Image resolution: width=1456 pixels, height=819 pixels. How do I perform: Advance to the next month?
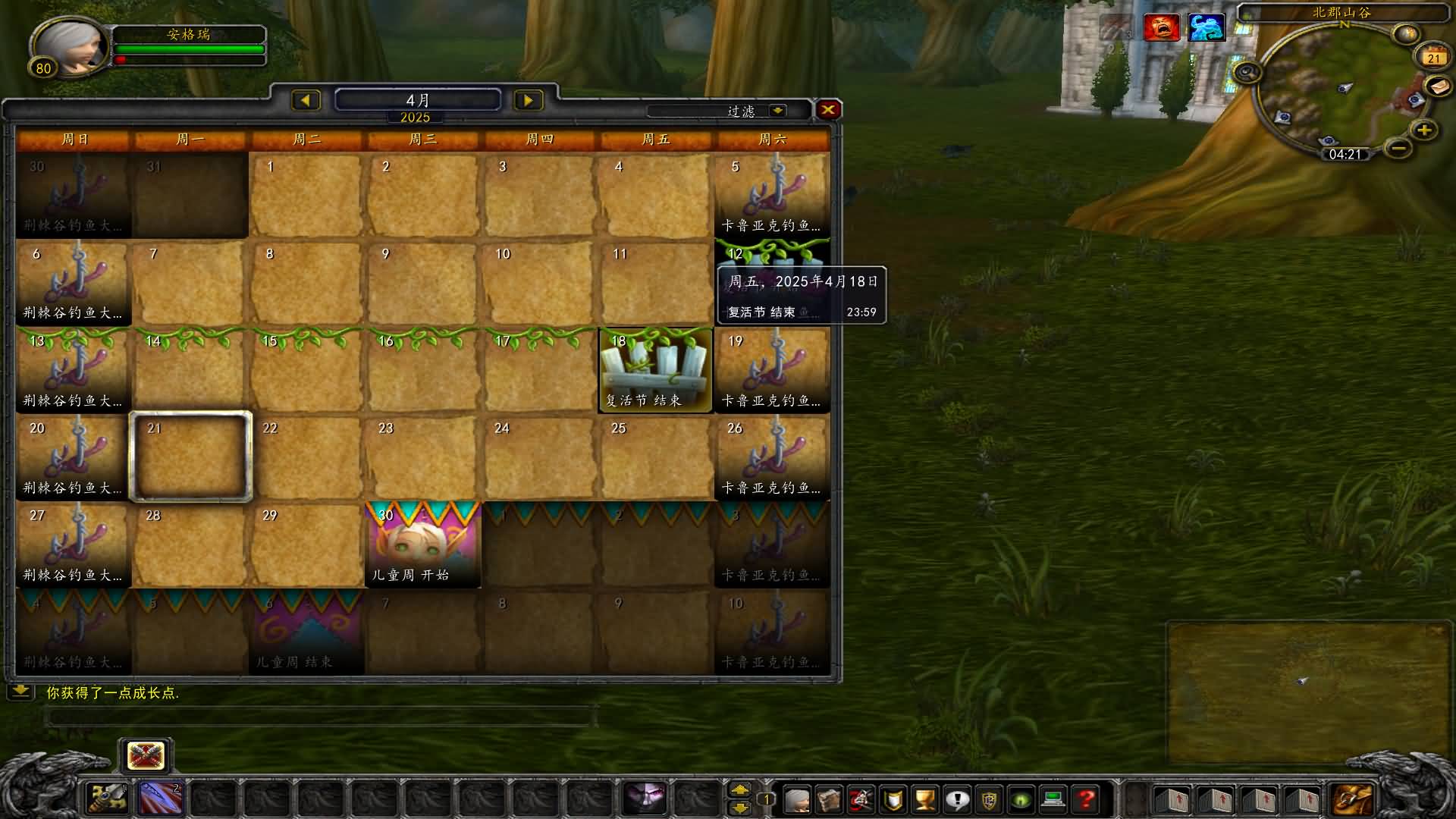[x=528, y=100]
